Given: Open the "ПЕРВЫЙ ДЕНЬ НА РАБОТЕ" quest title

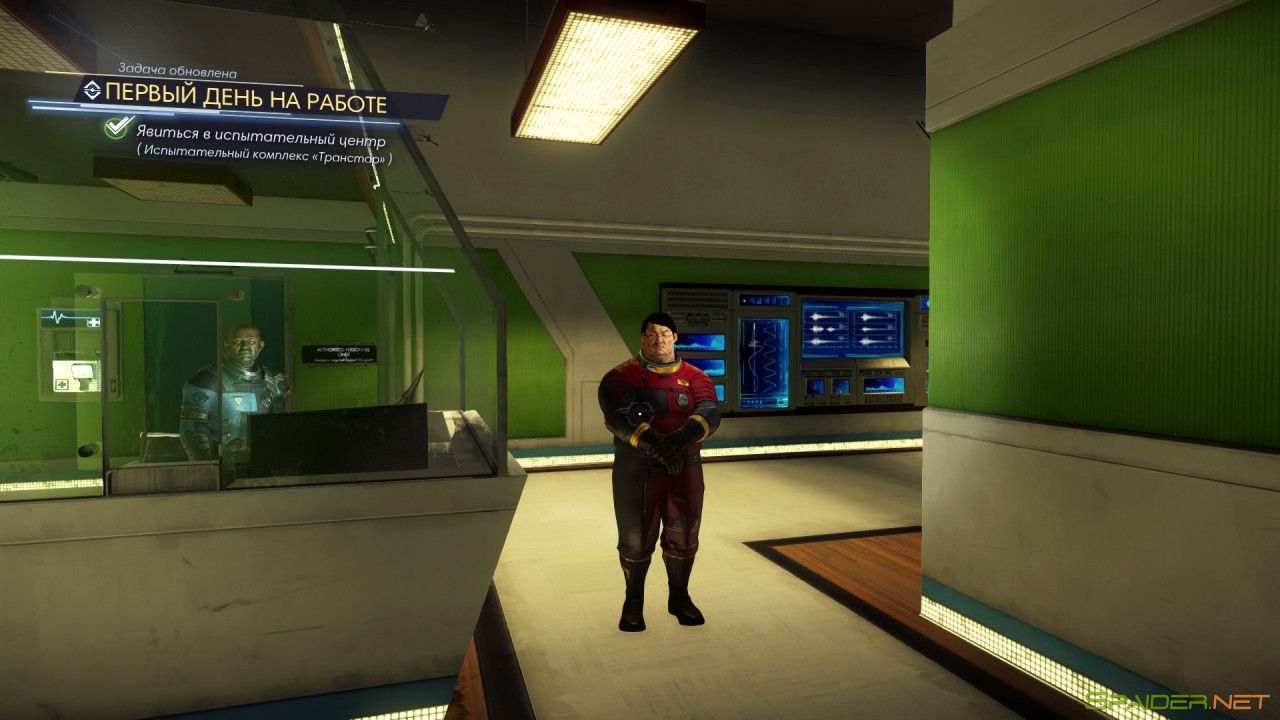Looking at the screenshot, I should click(x=246, y=101).
